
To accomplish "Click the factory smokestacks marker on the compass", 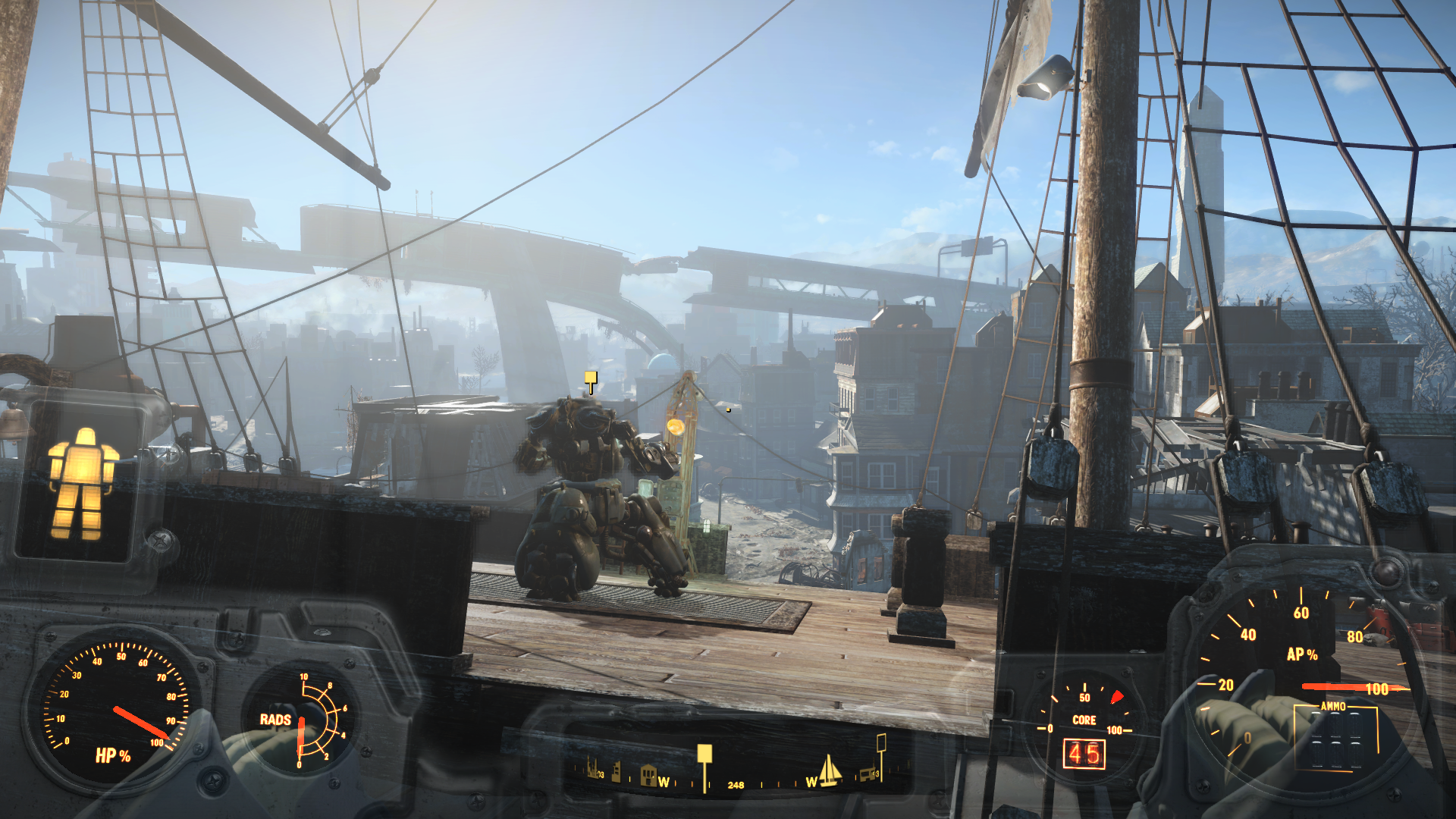I will click(x=591, y=769).
